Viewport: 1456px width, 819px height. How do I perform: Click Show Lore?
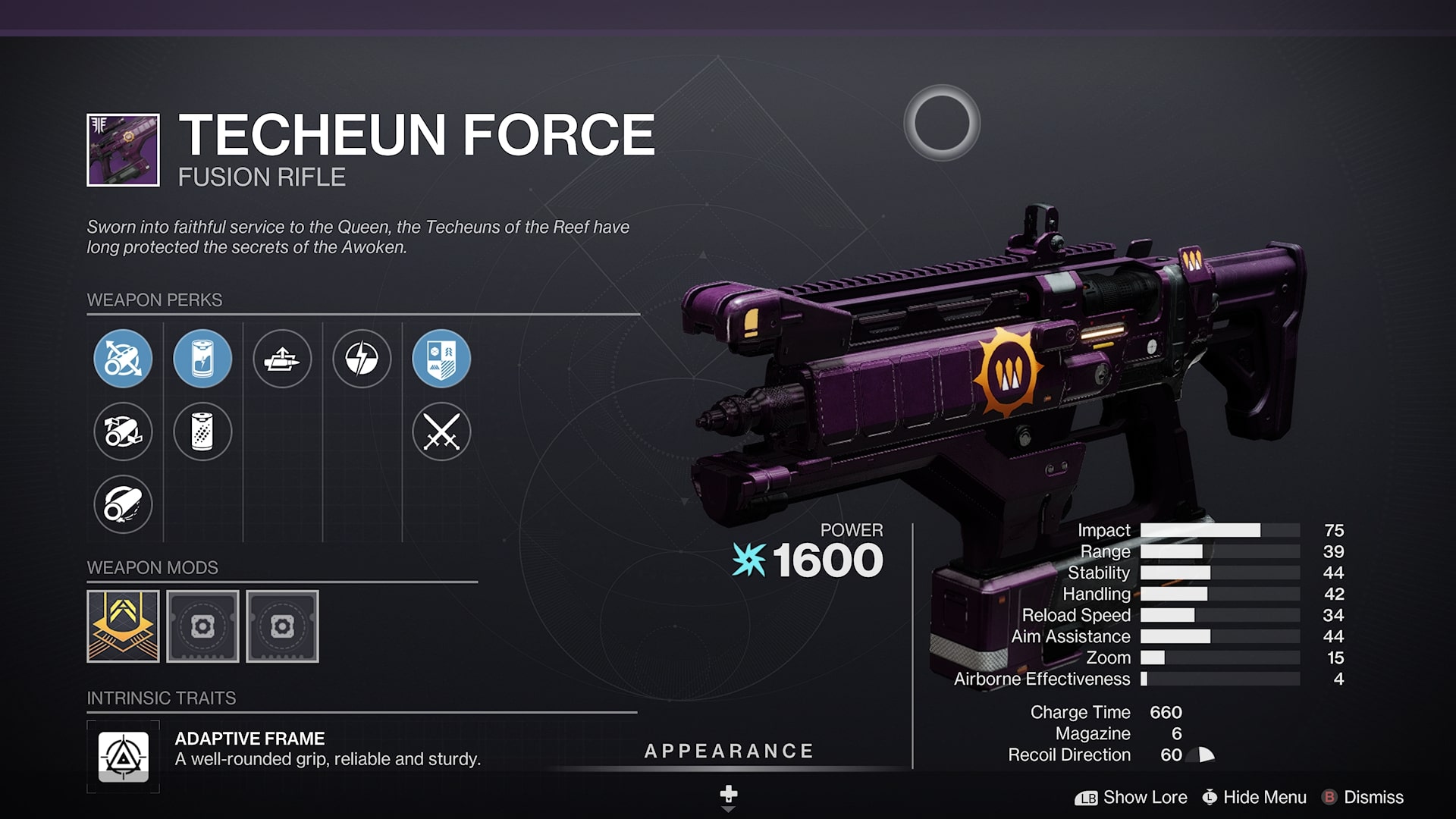(x=1146, y=798)
